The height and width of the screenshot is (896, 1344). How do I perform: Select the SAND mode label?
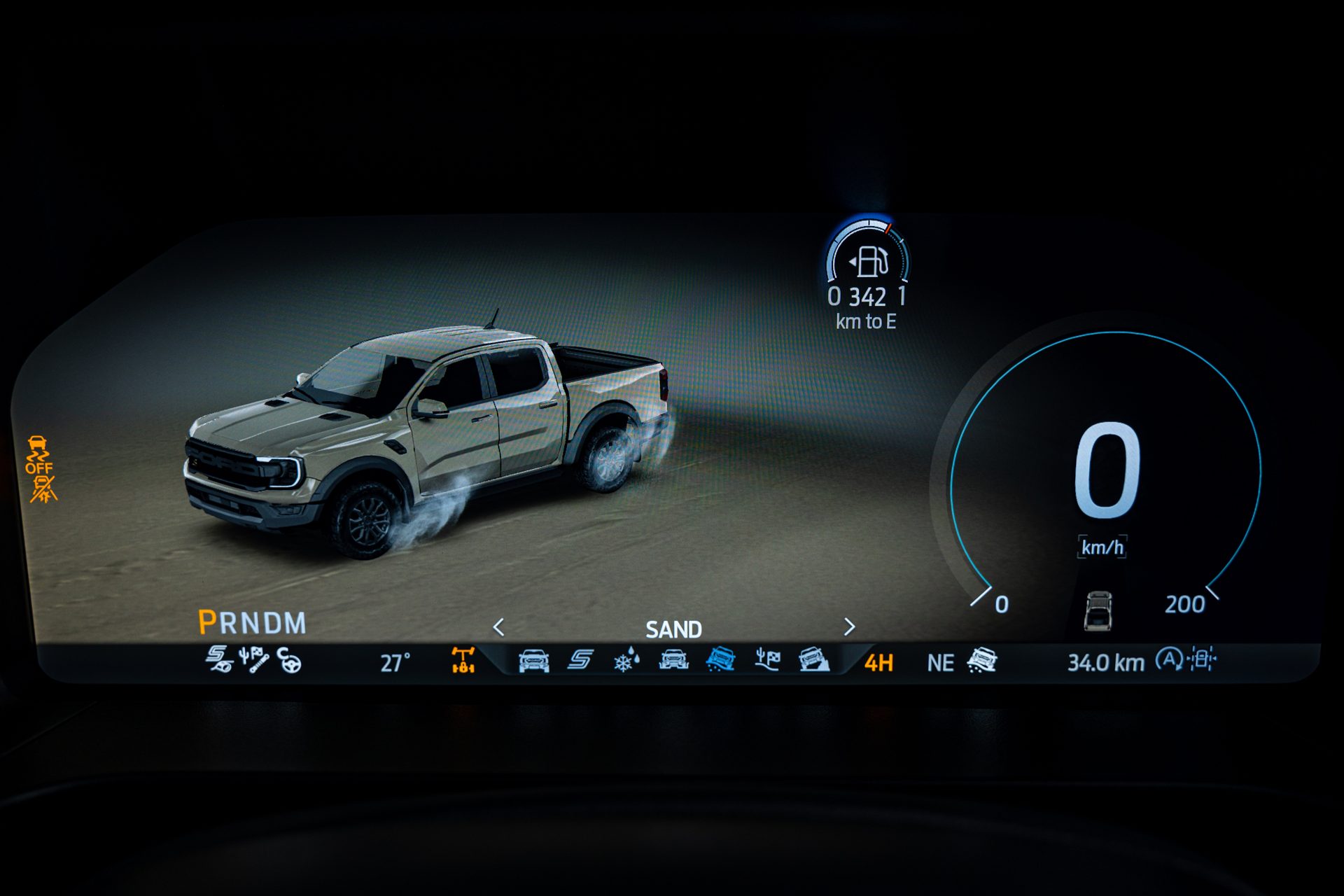point(674,629)
